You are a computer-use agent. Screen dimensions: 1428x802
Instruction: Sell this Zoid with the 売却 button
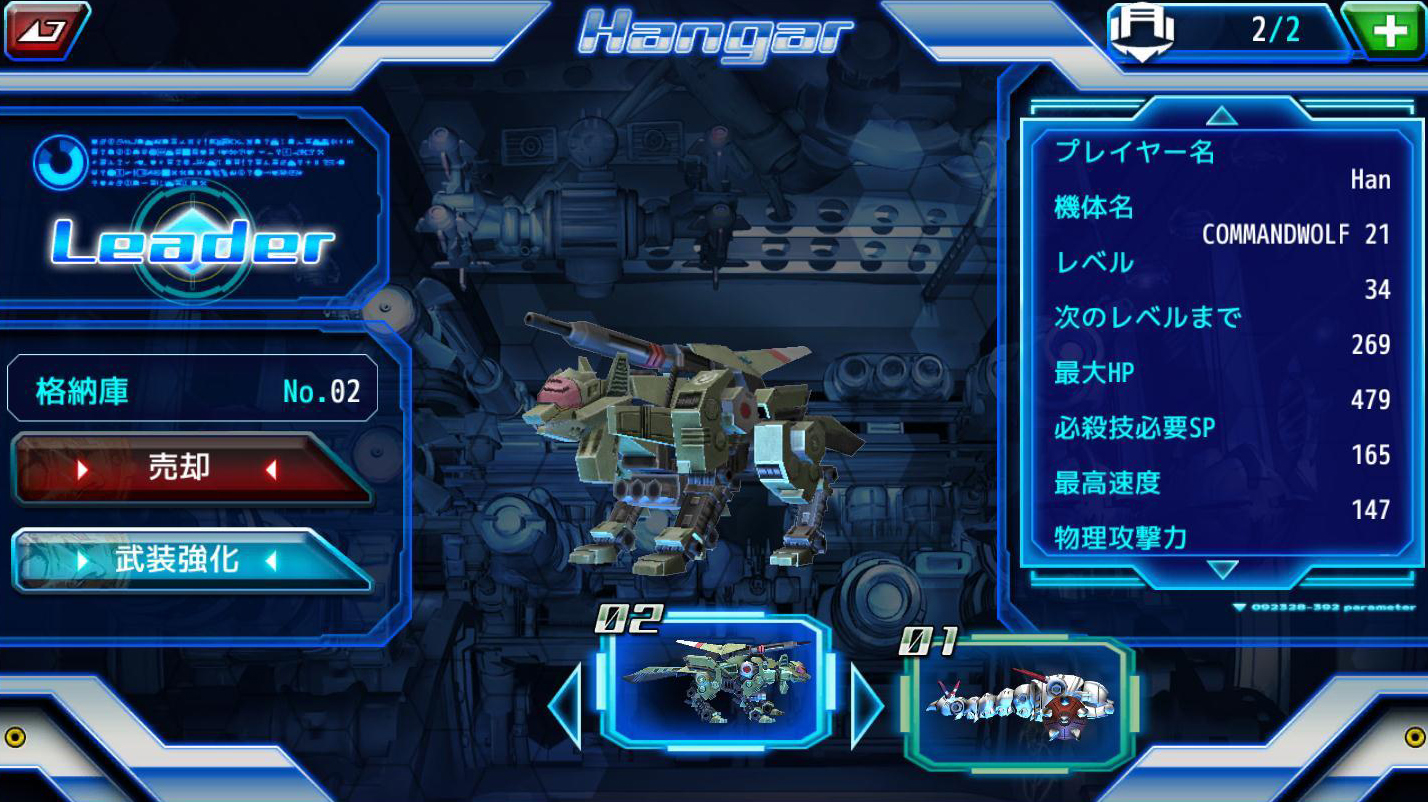pyautogui.click(x=190, y=469)
